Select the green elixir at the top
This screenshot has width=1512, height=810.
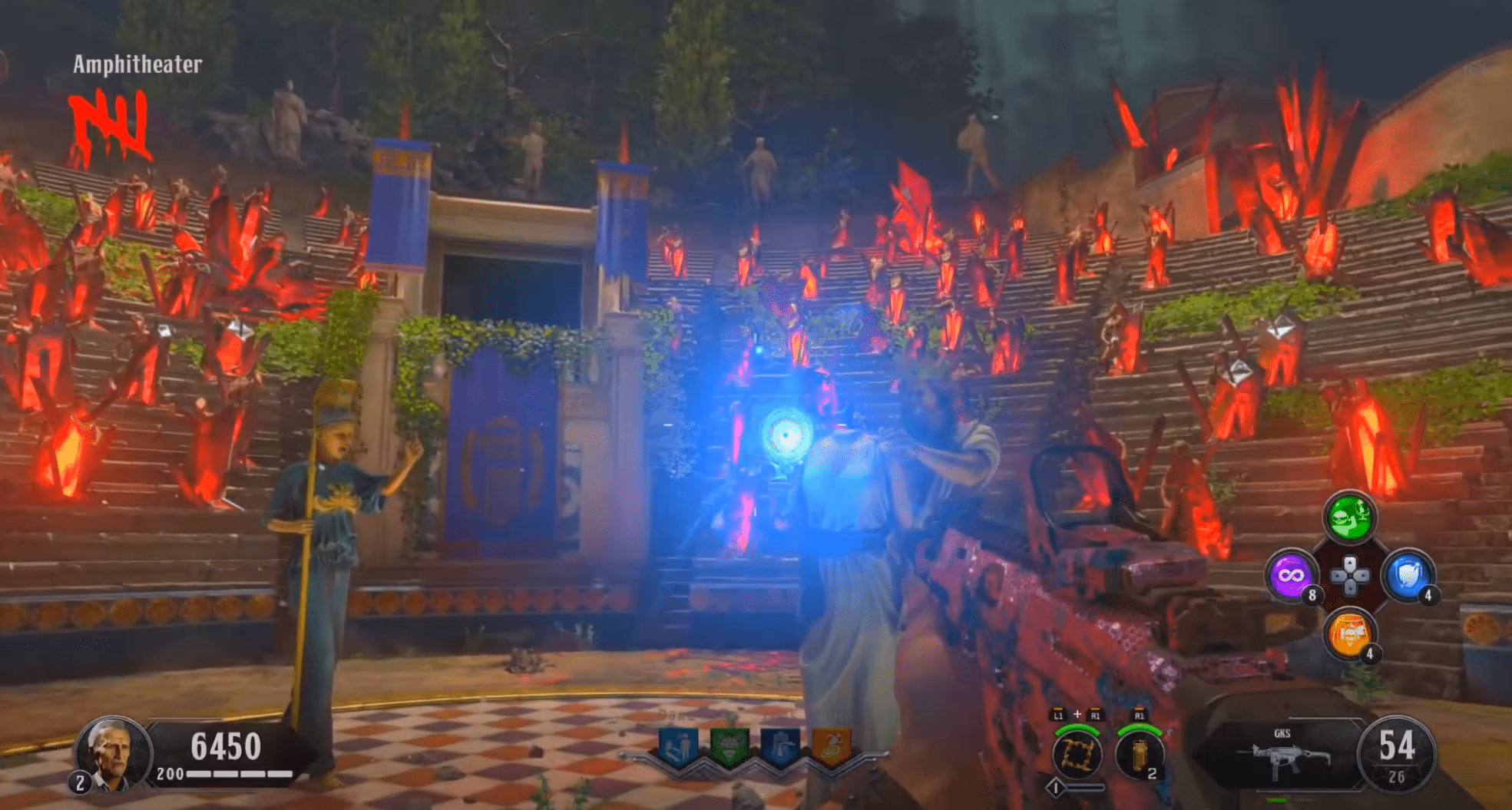1349,517
